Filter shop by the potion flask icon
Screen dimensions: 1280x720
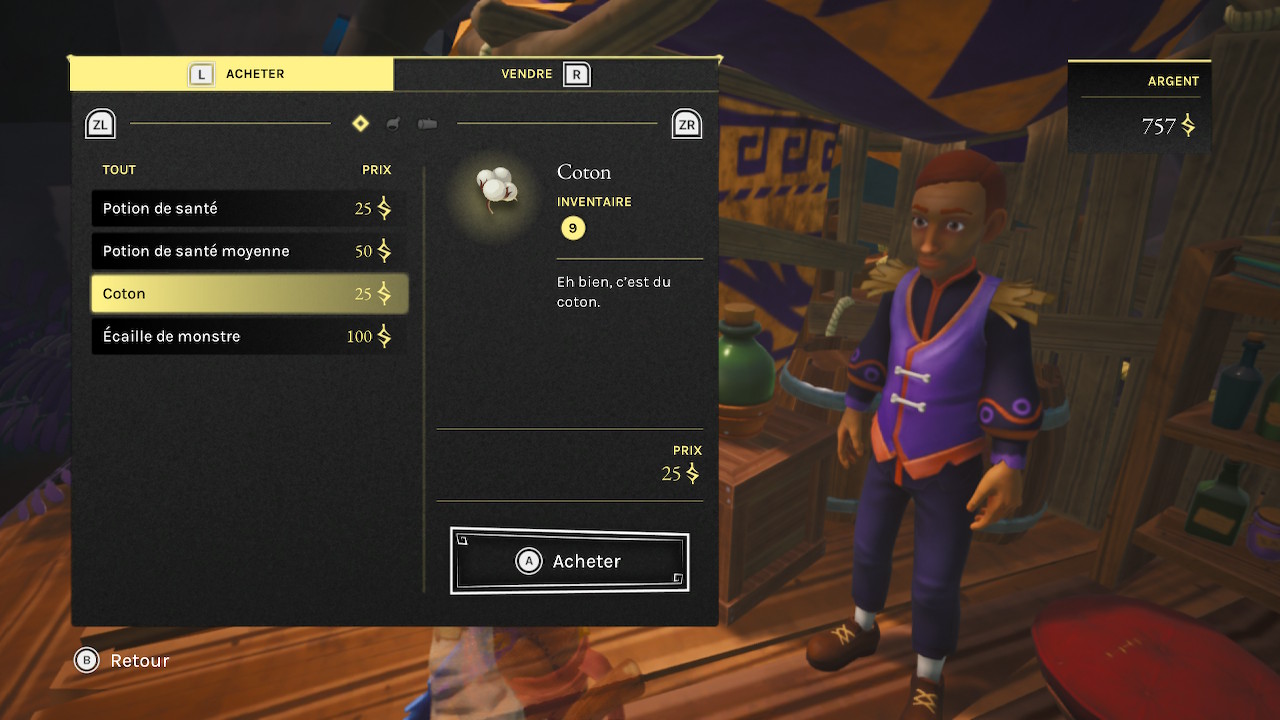click(x=394, y=124)
